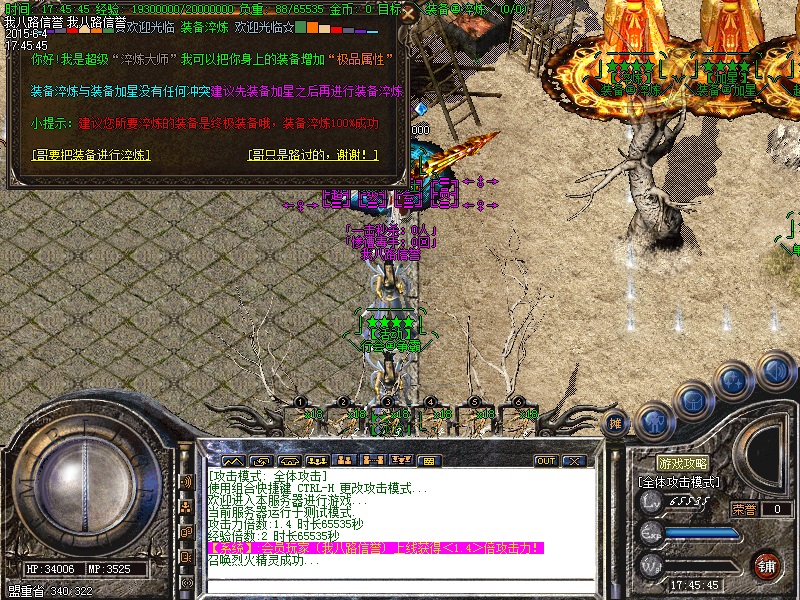This screenshot has width=800, height=600.
Task: Toggle the 全体攻击模式 attack mode label
Action: (x=680, y=482)
